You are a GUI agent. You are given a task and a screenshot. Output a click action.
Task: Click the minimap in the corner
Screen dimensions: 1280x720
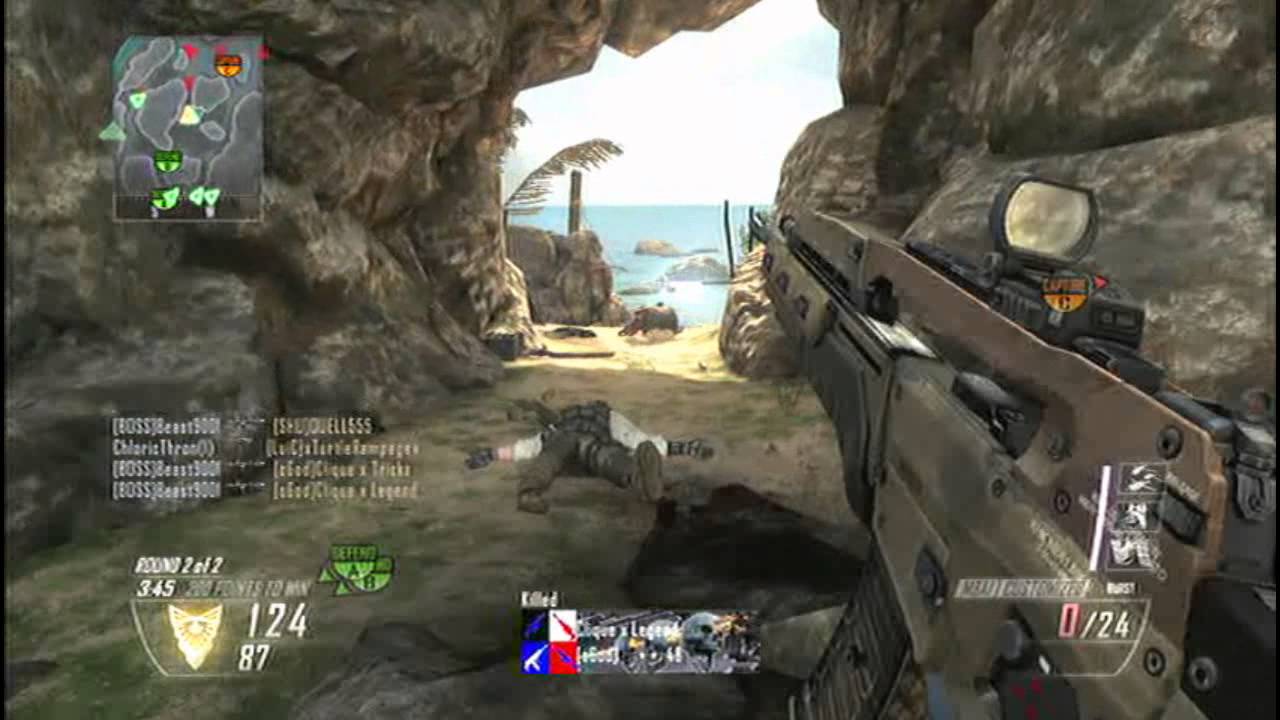[x=188, y=127]
